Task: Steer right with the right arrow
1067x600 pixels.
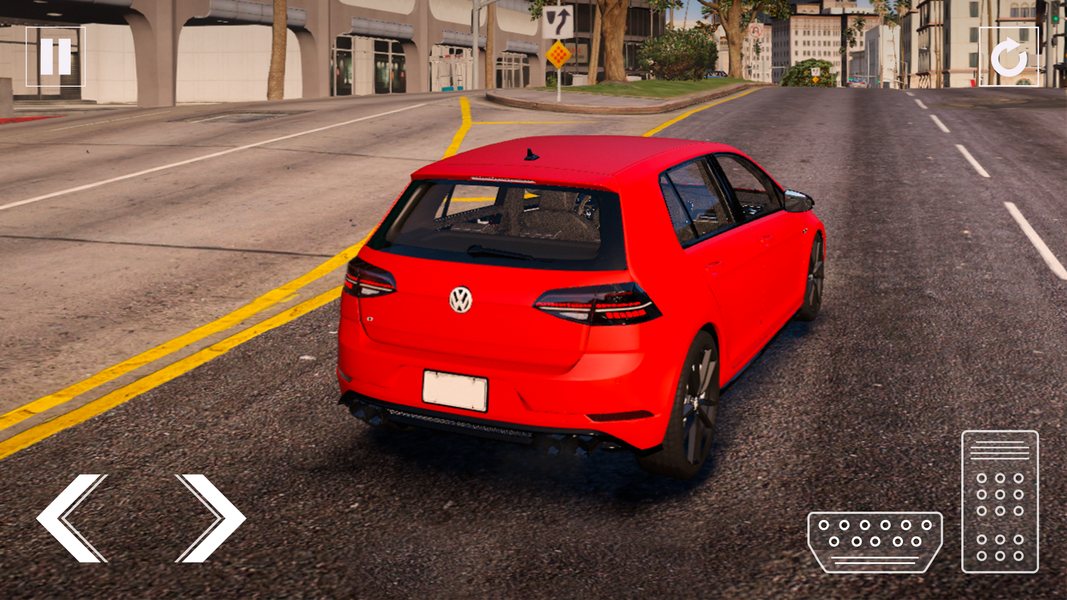Action: (211, 518)
